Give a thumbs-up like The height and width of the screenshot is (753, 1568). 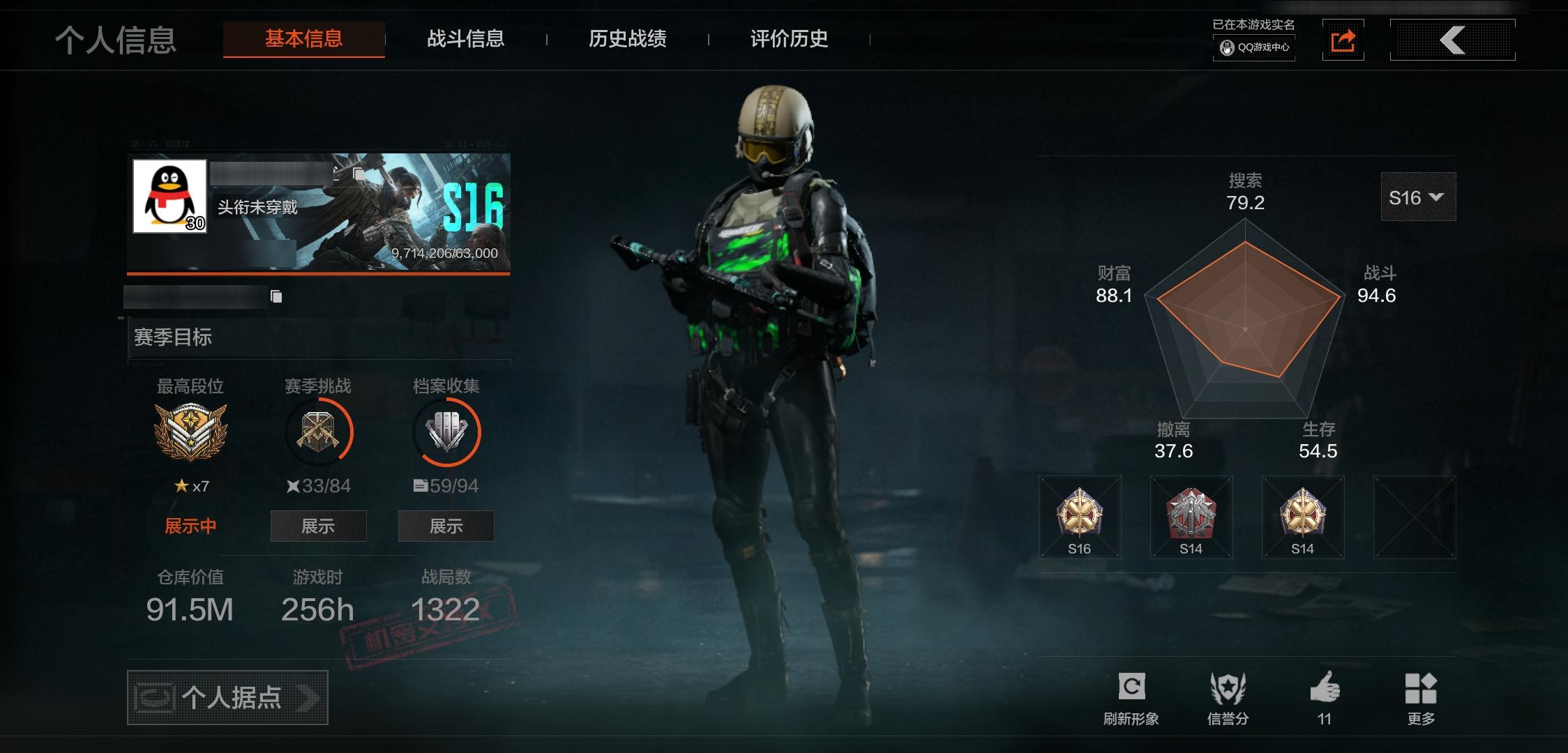pos(1325,698)
